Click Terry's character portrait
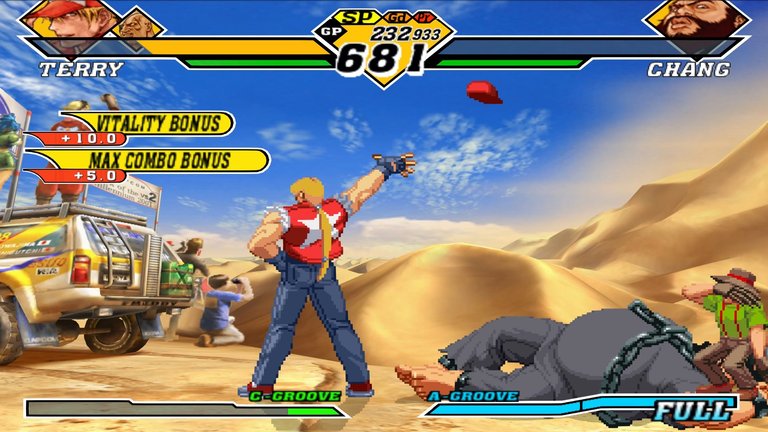Image resolution: width=768 pixels, height=432 pixels. (66, 20)
